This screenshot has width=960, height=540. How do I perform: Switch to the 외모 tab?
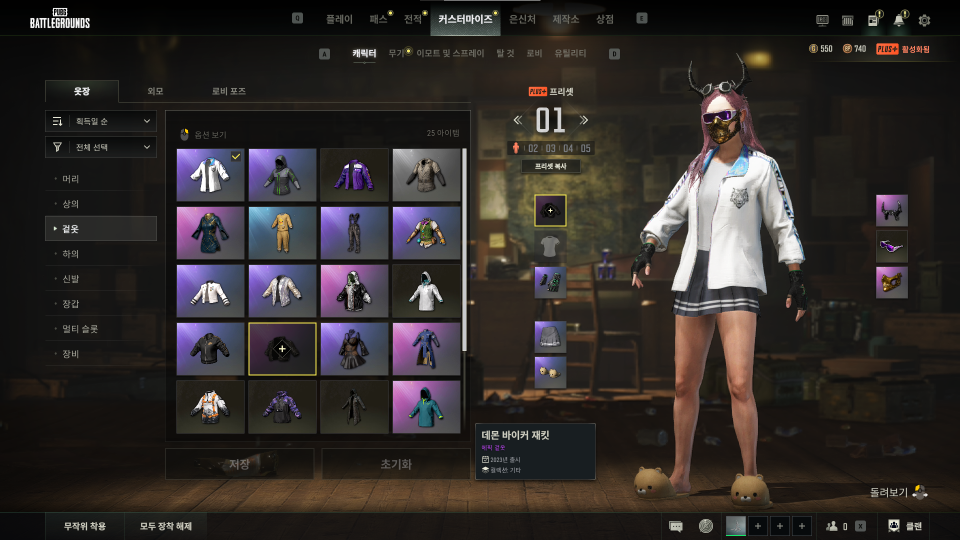[x=155, y=91]
